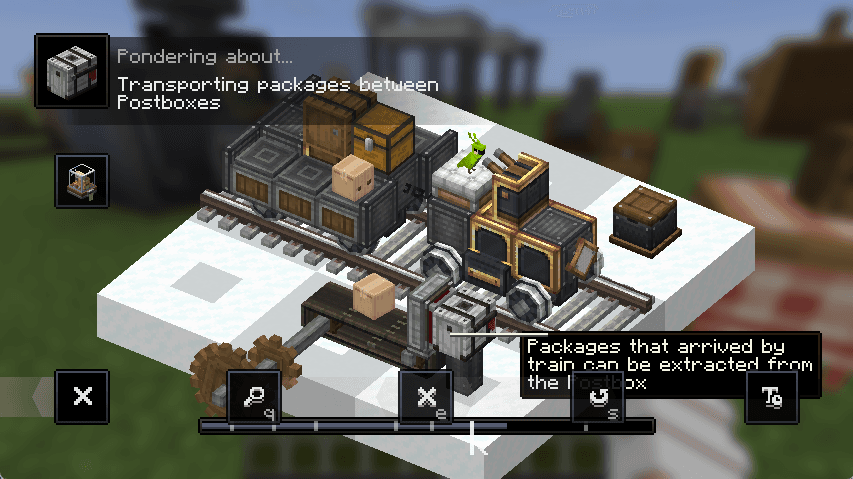Close the ponder with the X button marked e
Screen dimensions: 853x479
pos(427,397)
